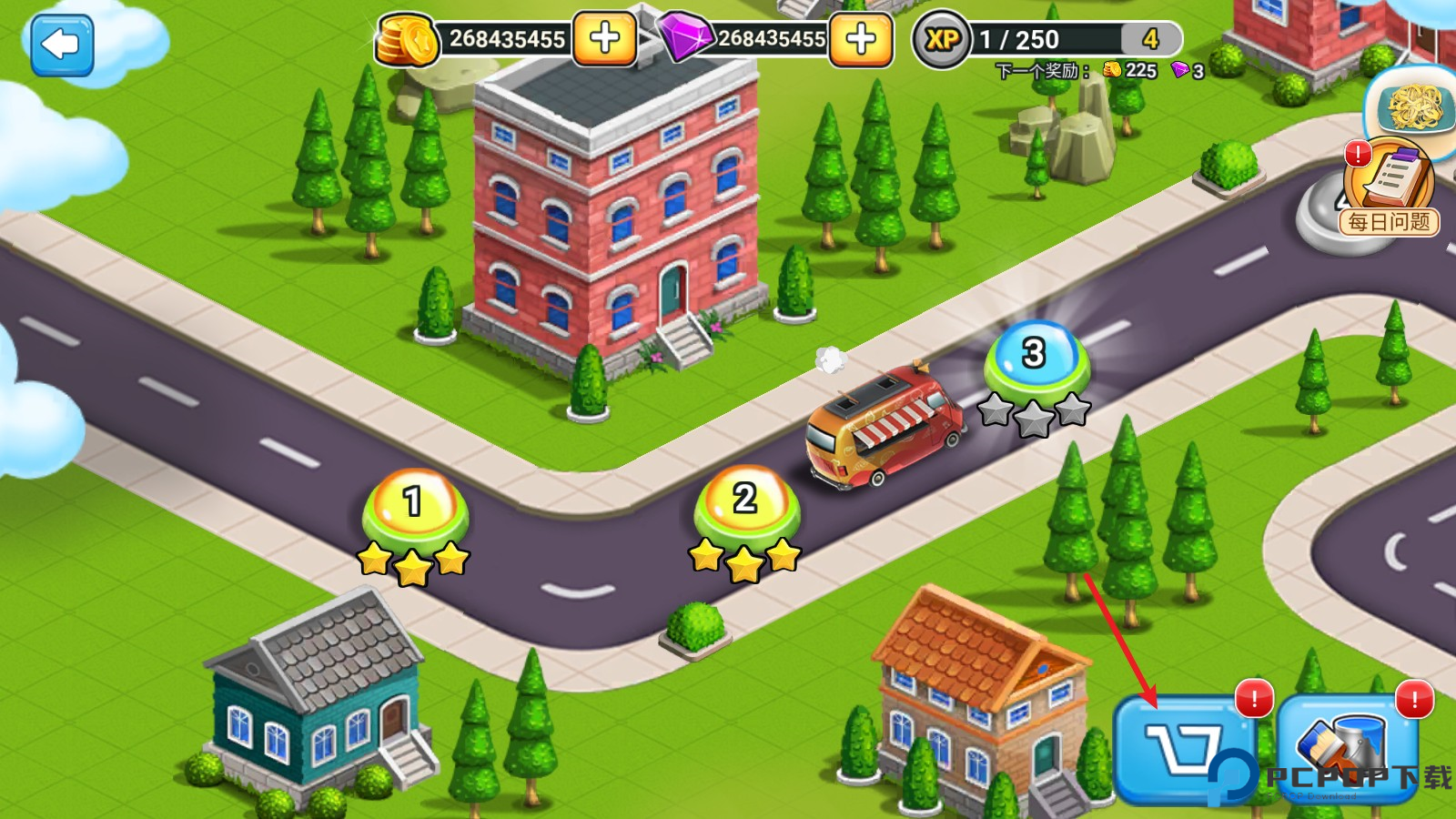The image size is (1456, 819).
Task: Buy more purple gems with plus button
Action: coord(860,38)
